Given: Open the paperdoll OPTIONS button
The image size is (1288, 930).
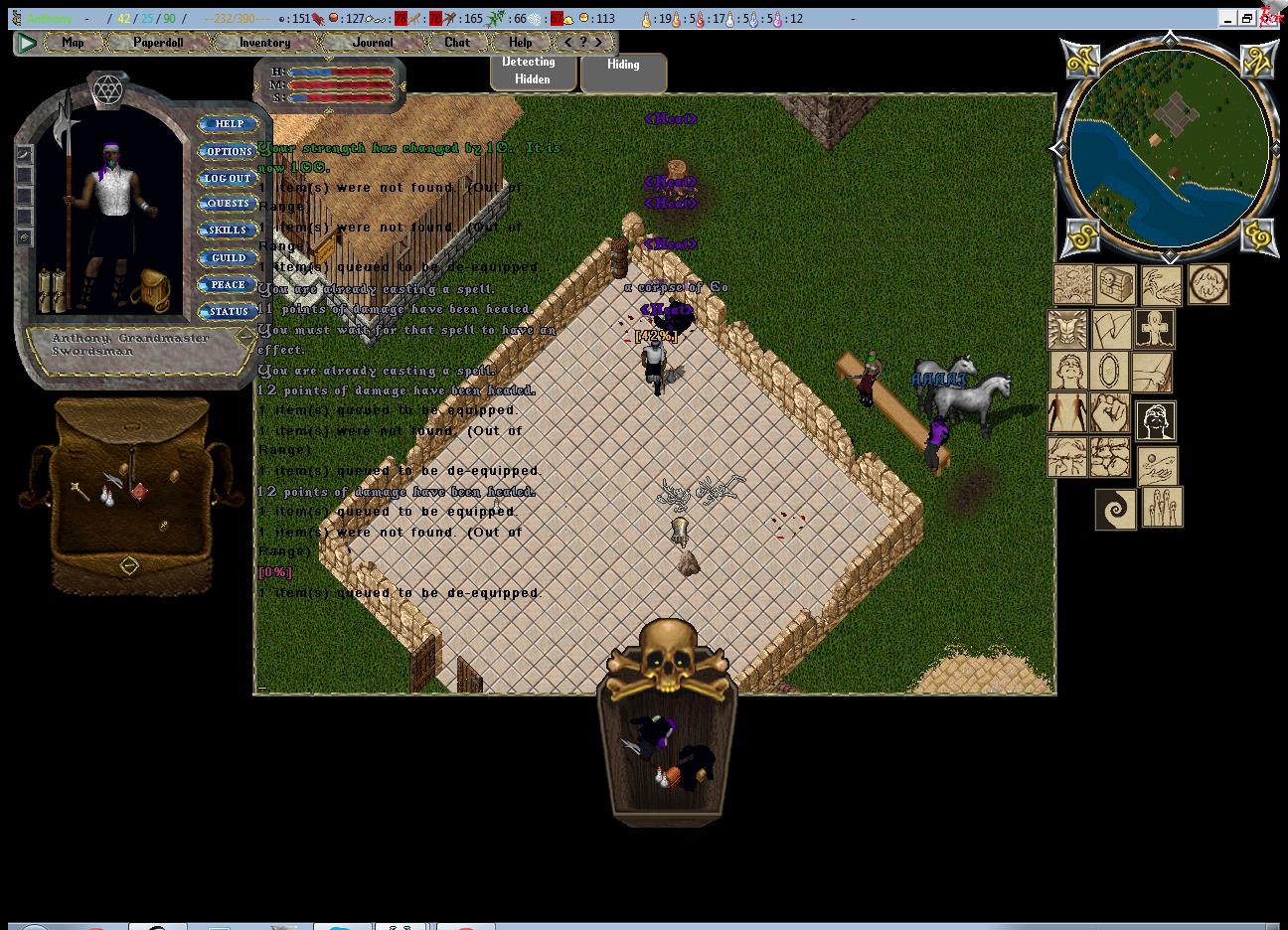Looking at the screenshot, I should 229,151.
